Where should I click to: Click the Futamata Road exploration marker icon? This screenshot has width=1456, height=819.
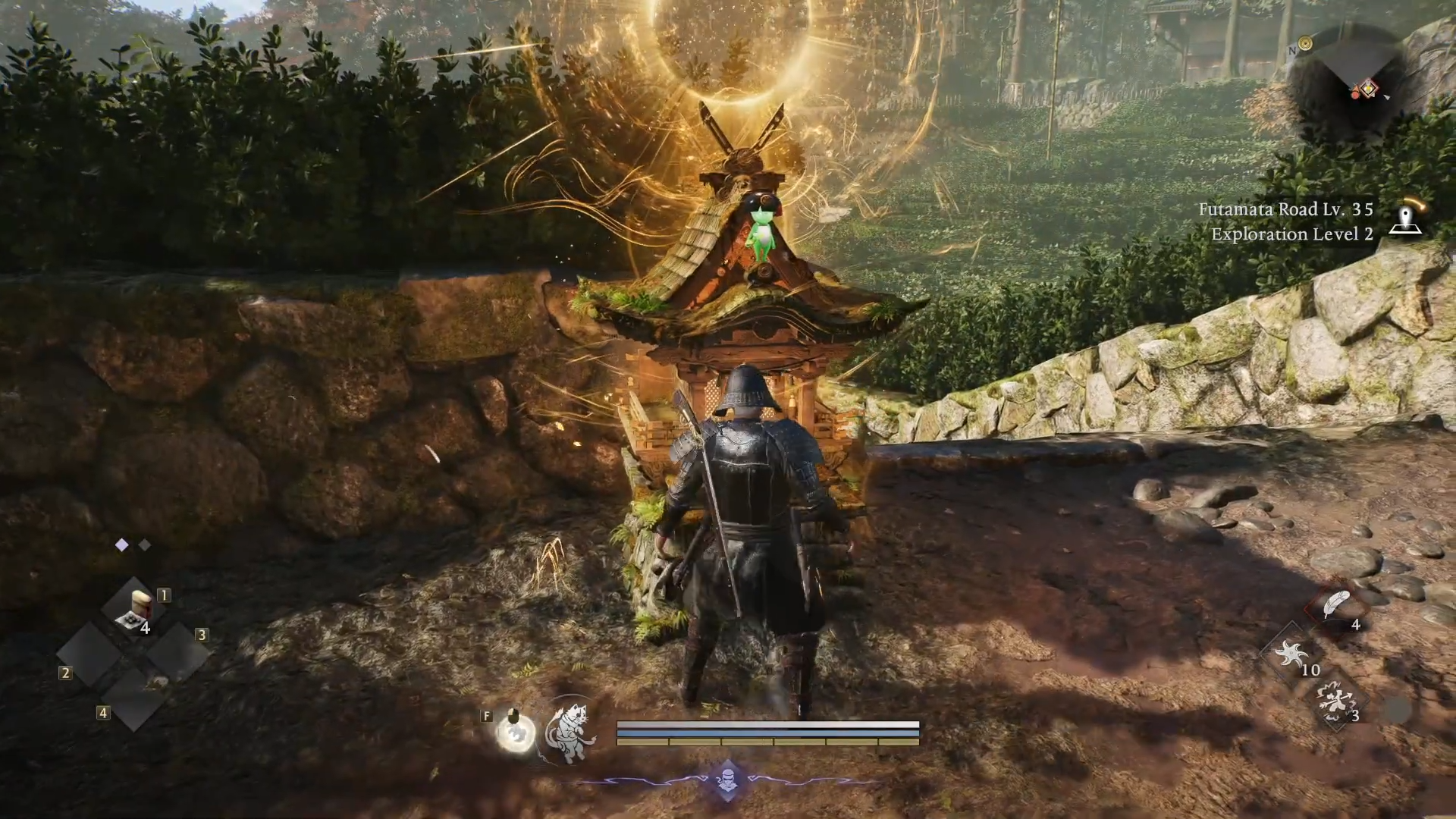(1405, 219)
